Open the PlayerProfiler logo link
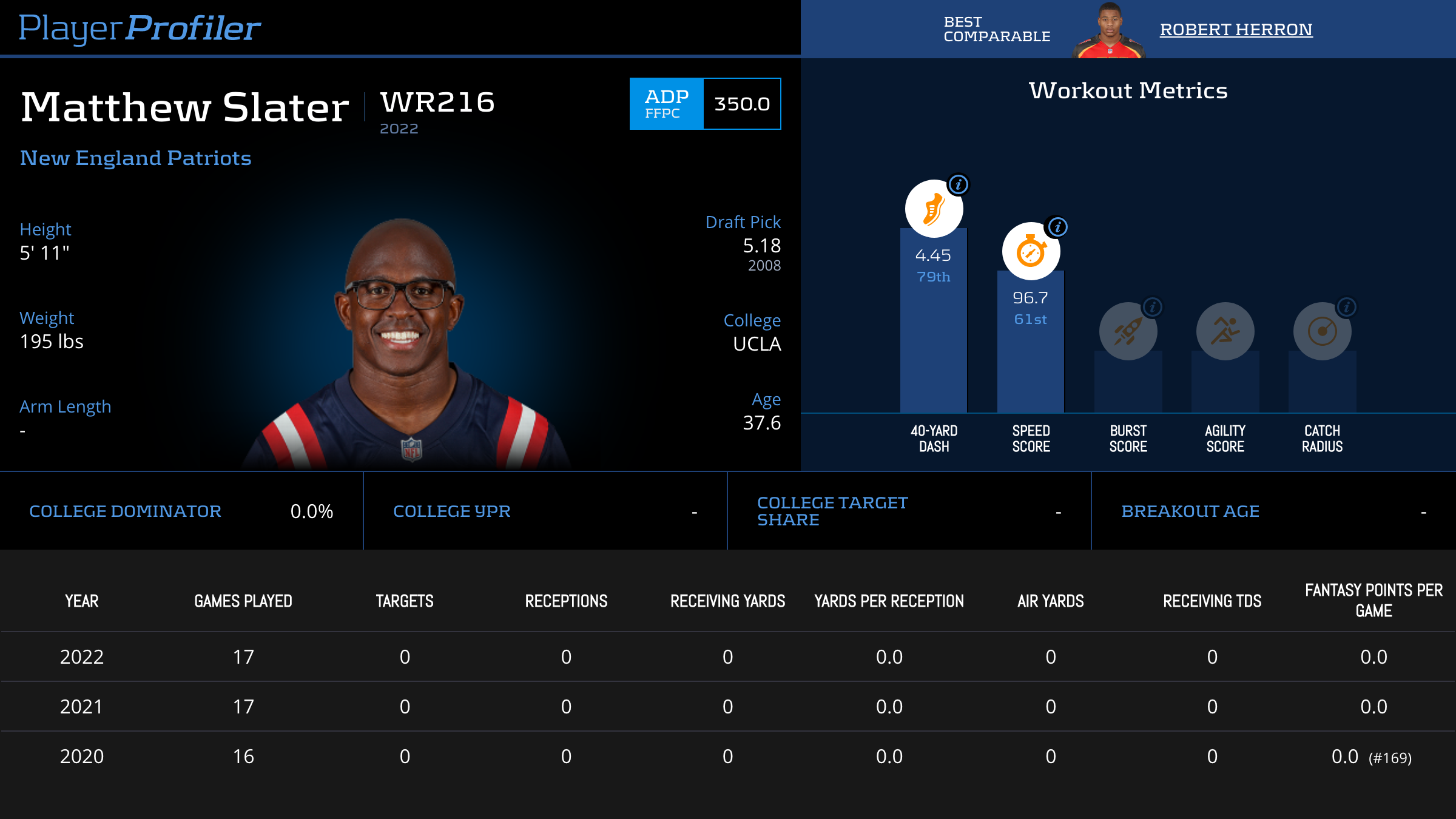Viewport: 1456px width, 819px height. 140,28
